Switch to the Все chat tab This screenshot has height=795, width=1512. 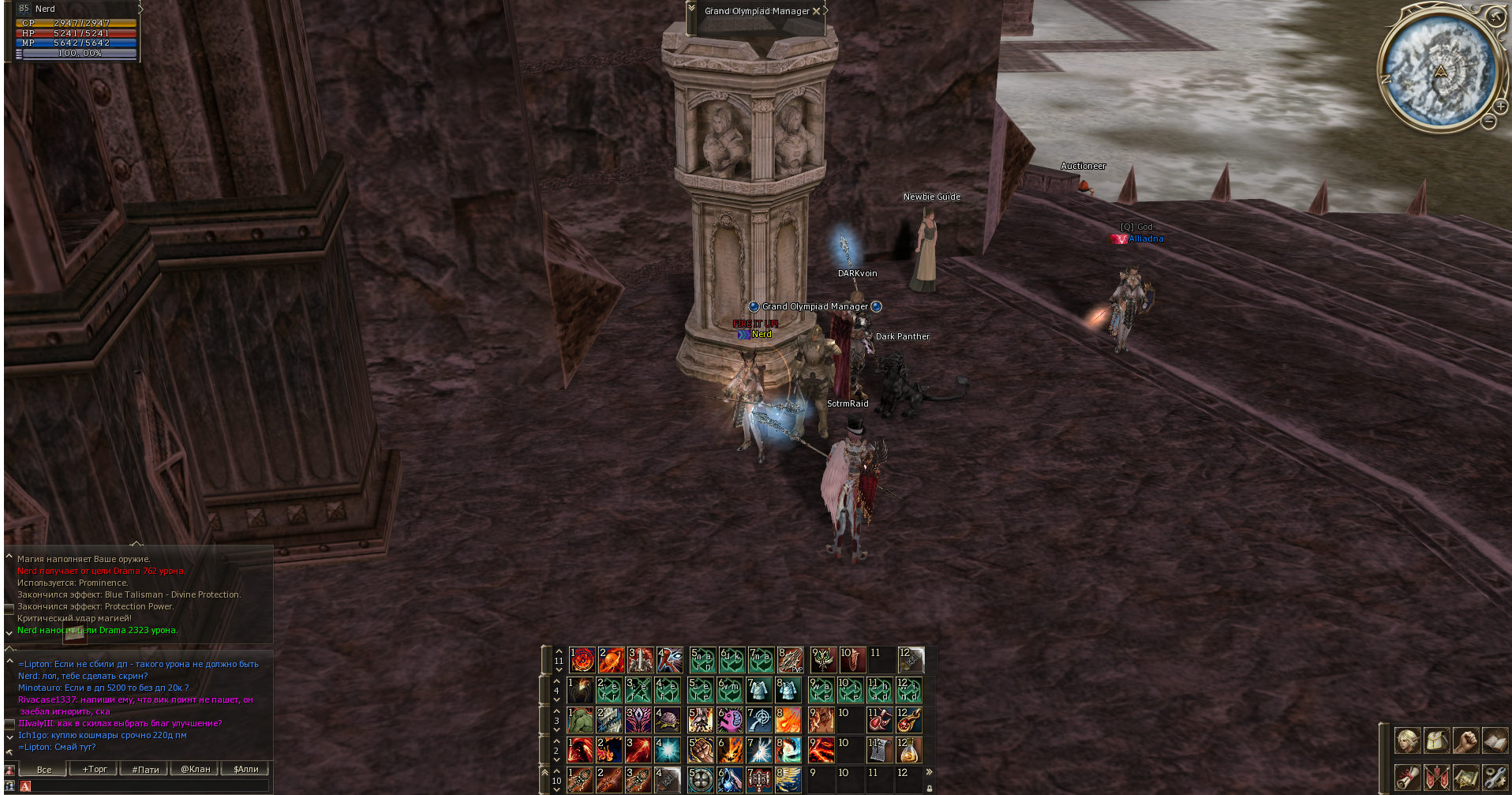coord(44,769)
